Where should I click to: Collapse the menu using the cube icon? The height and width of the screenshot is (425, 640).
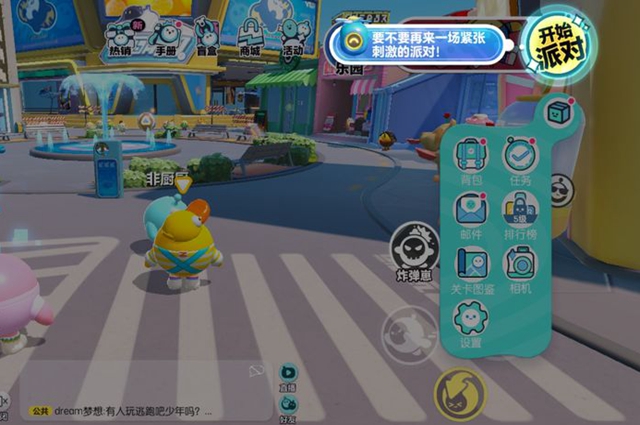[x=558, y=111]
